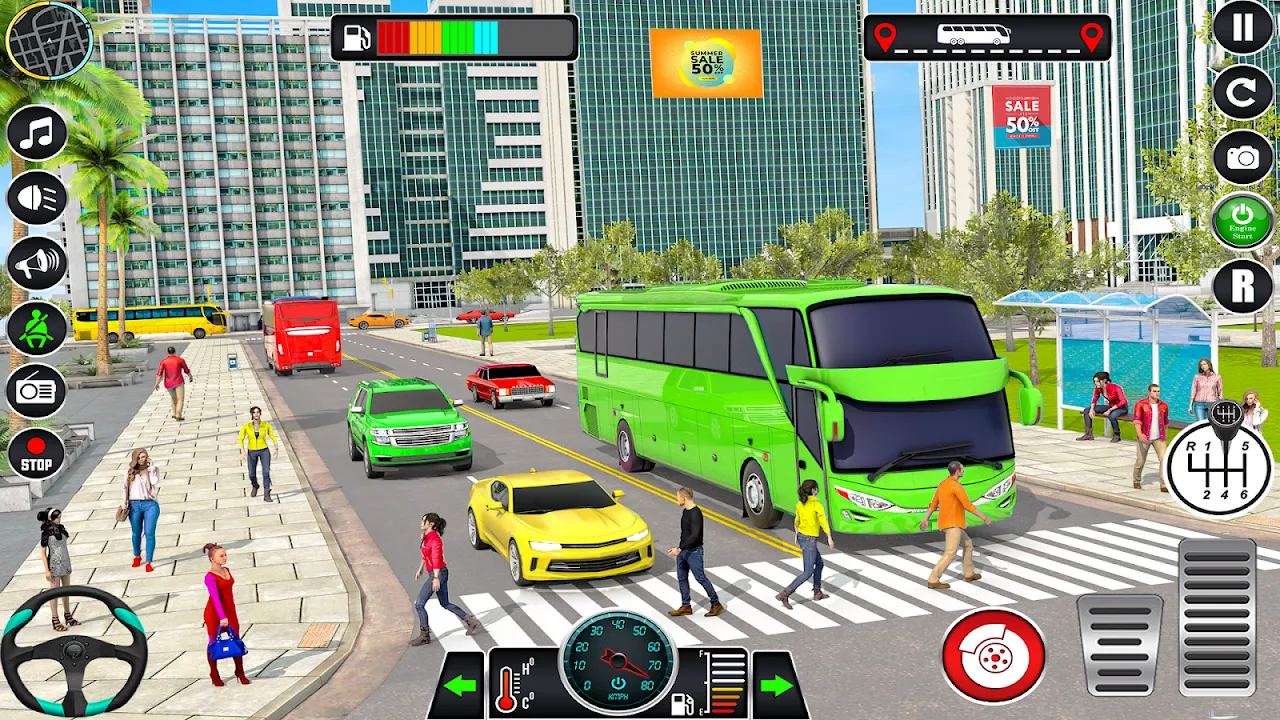
Task: Restart using the circular arrow button
Action: [1242, 92]
